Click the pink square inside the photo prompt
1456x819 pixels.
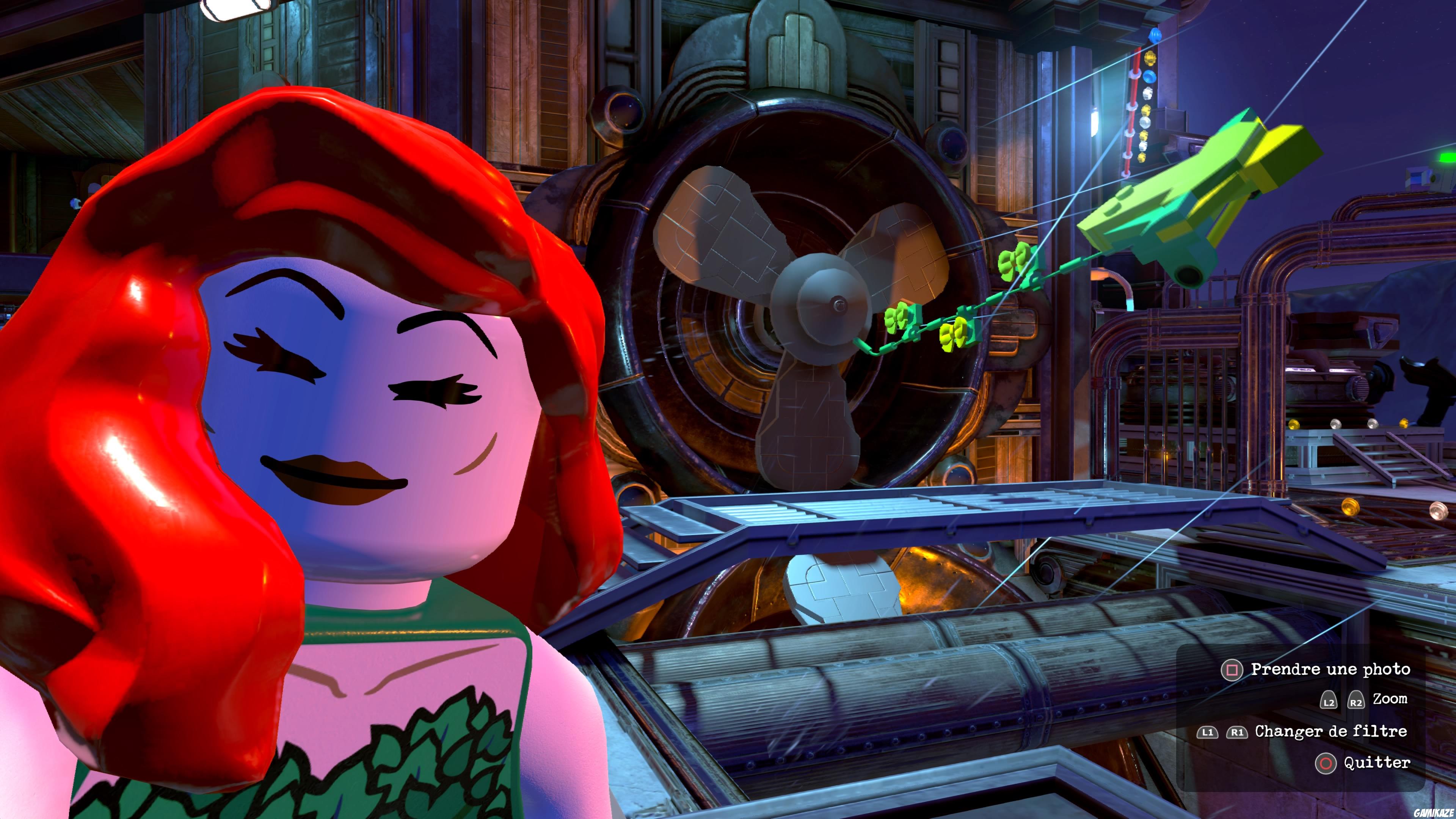[1233, 670]
